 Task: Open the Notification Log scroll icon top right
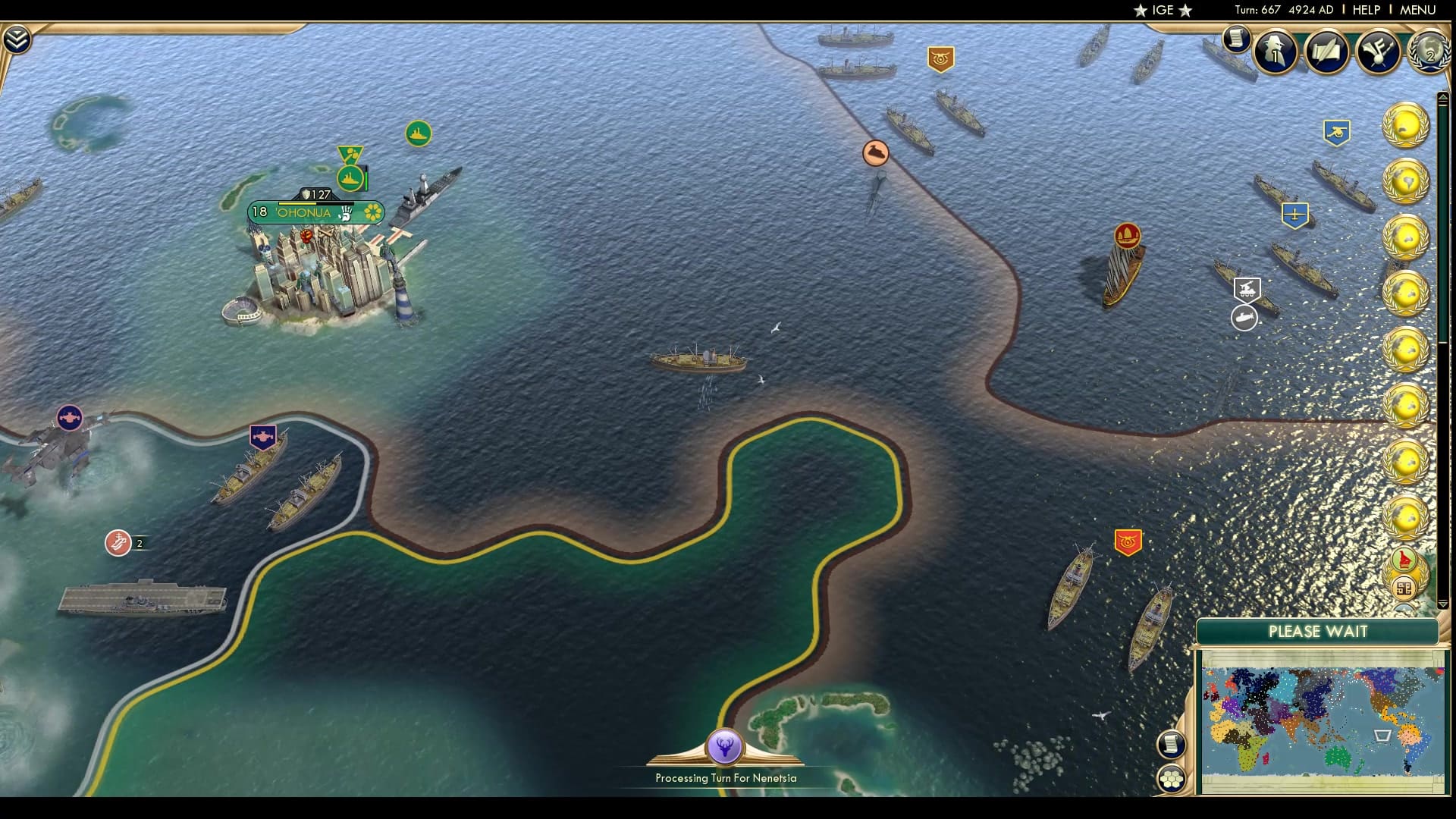tap(1238, 39)
